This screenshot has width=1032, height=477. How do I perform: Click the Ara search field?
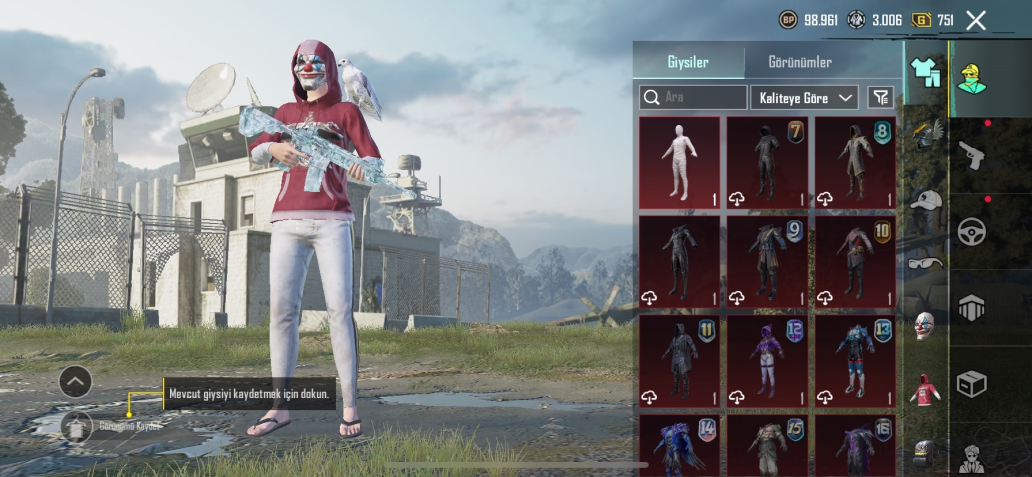[x=694, y=97]
